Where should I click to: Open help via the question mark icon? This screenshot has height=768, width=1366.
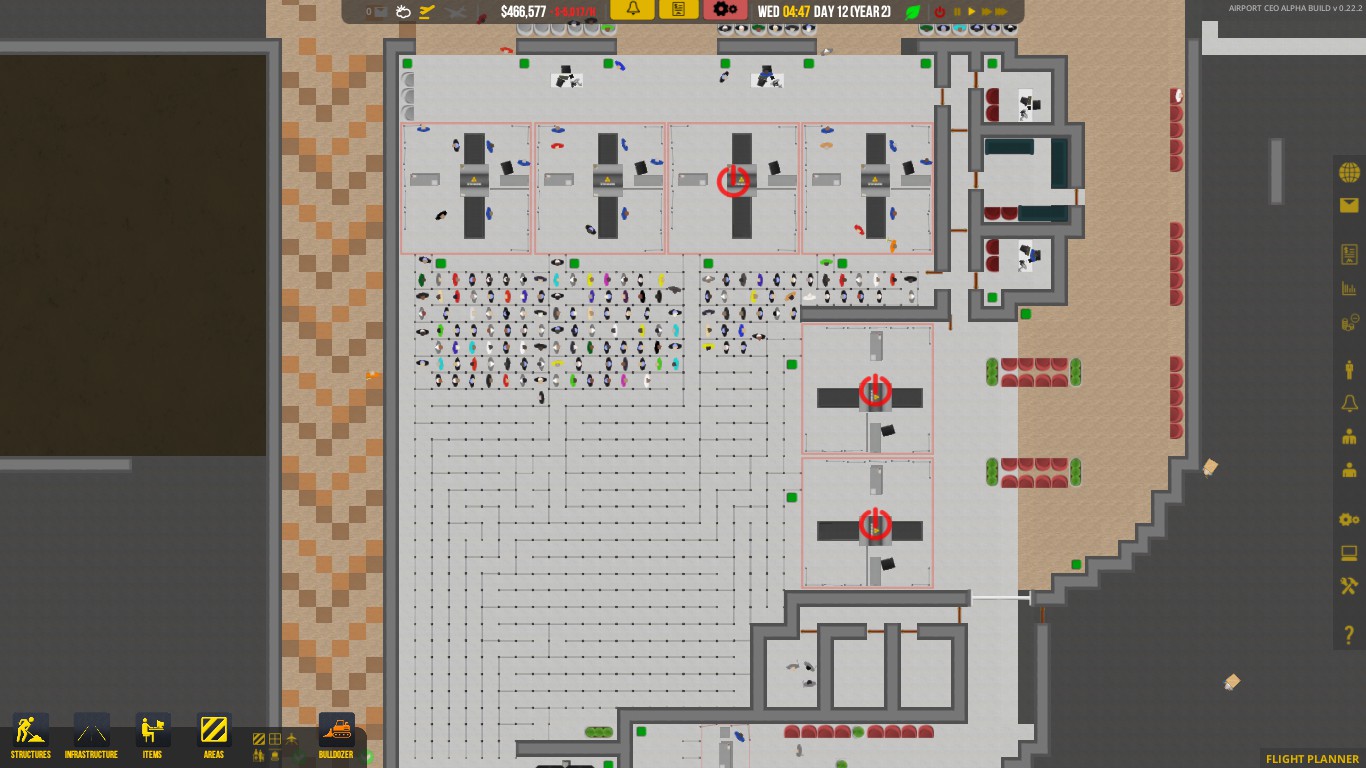pyautogui.click(x=1348, y=633)
